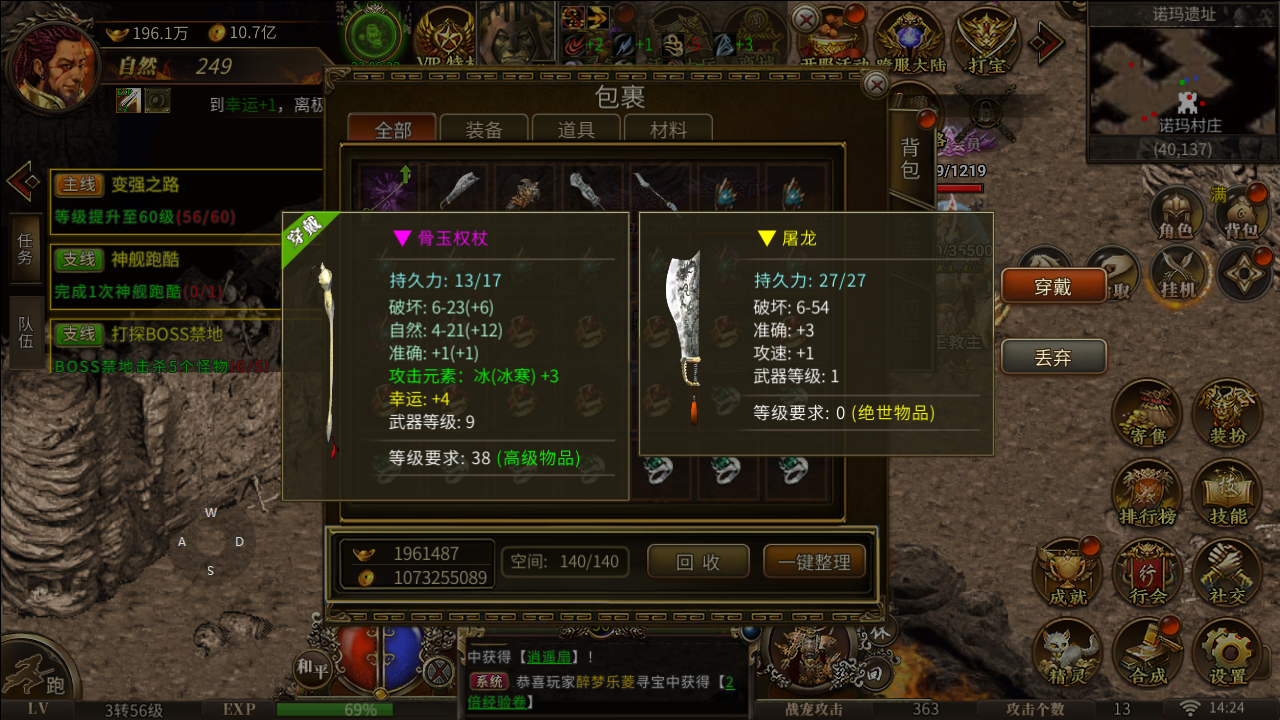The height and width of the screenshot is (720, 1280).
Task: Open the 成就 achievements icon
Action: point(1066,574)
